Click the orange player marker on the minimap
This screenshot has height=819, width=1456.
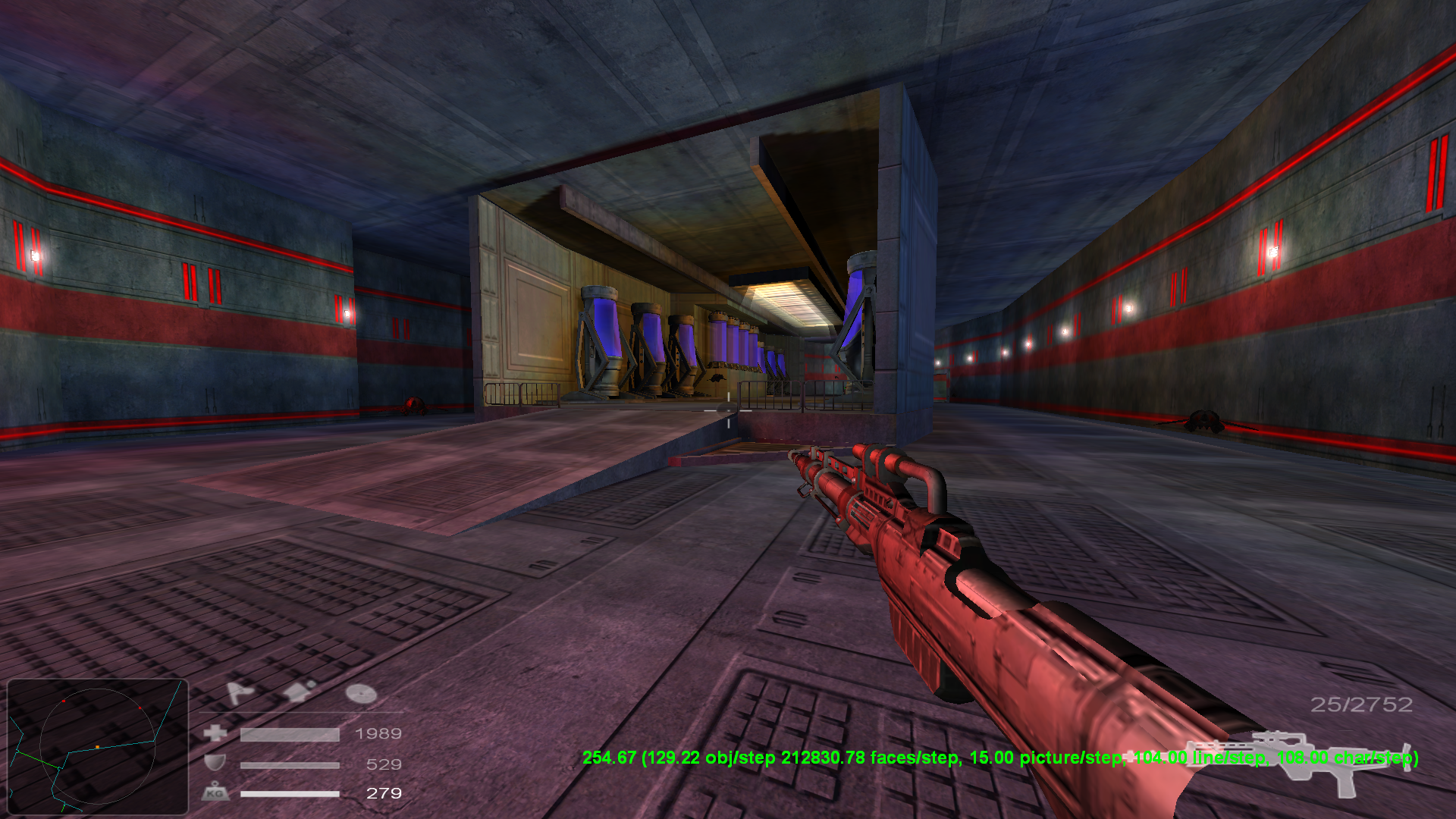97,746
